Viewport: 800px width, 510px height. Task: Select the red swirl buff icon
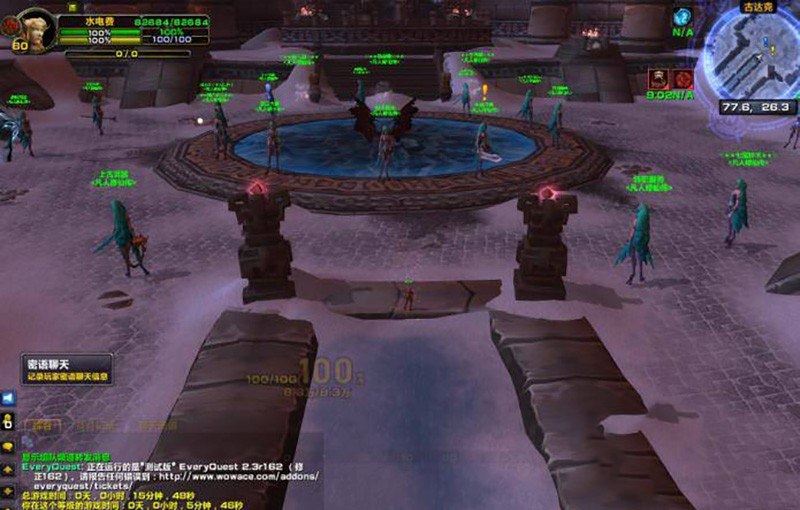click(684, 78)
